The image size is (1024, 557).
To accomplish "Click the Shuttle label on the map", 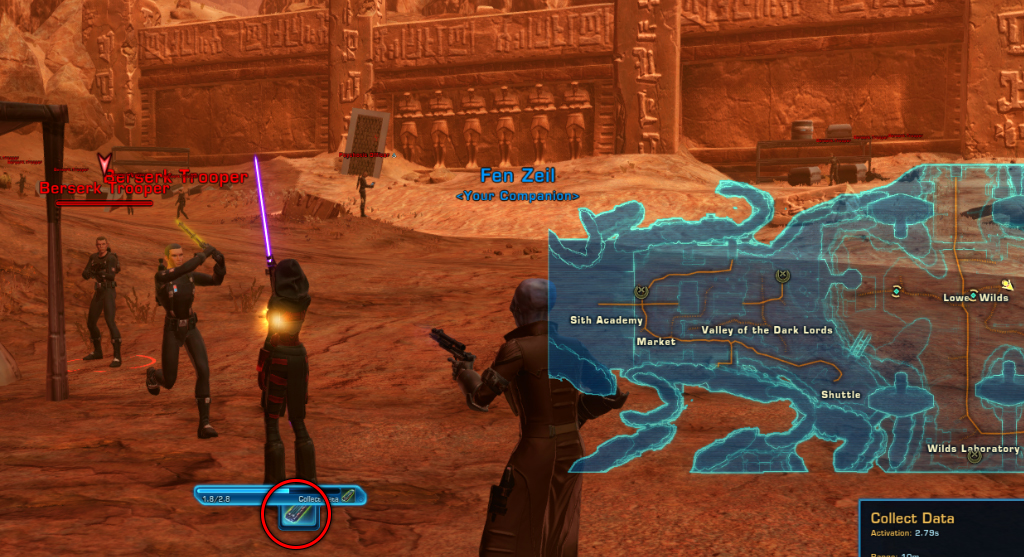I will click(x=840, y=395).
